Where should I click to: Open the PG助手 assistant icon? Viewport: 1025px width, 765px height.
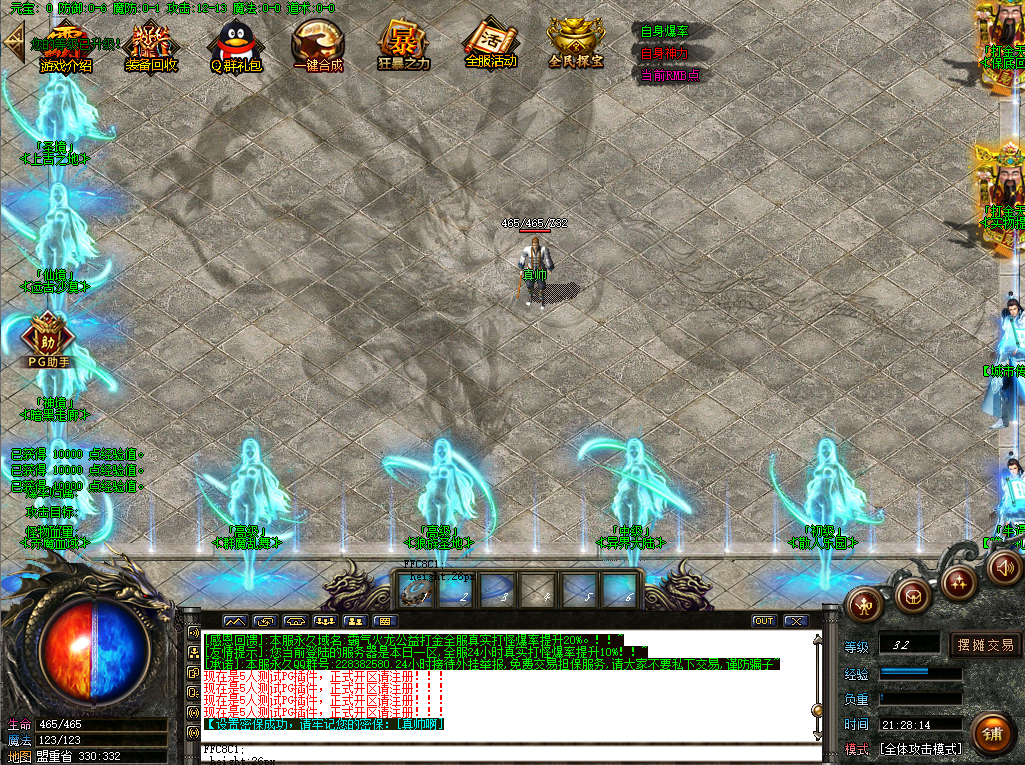click(47, 340)
